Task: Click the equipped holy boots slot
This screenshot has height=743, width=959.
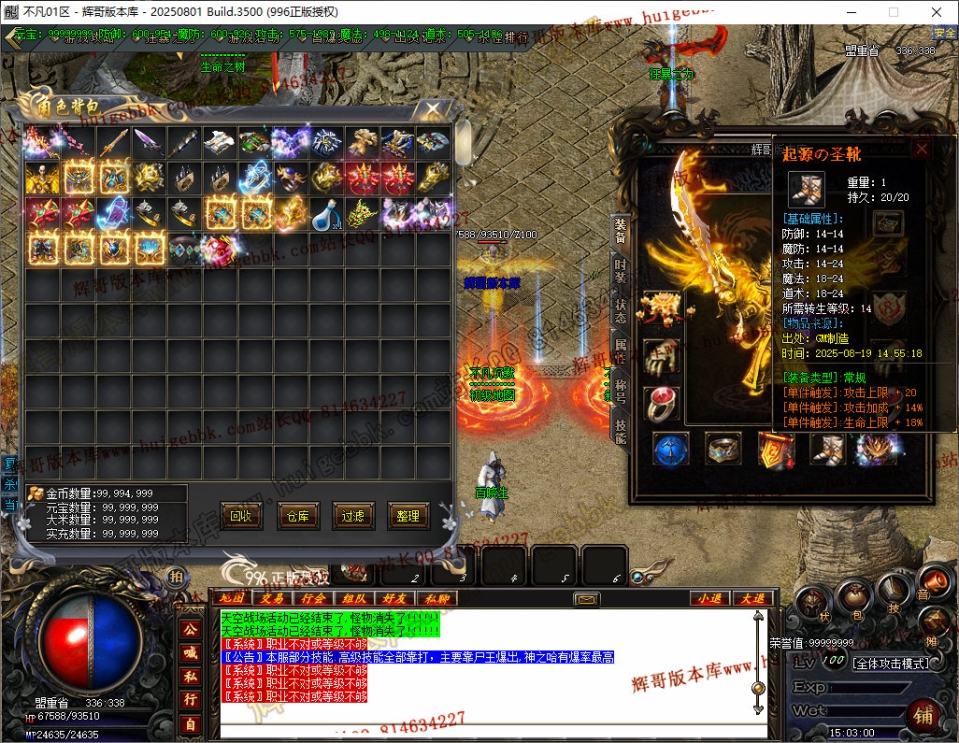Action: pos(828,449)
